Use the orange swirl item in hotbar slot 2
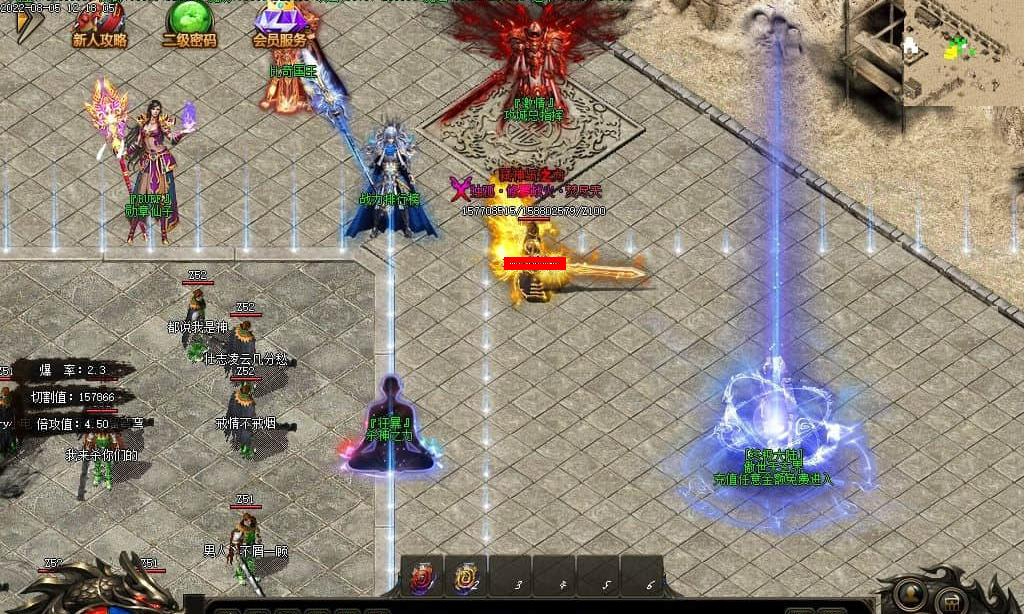 coord(465,578)
